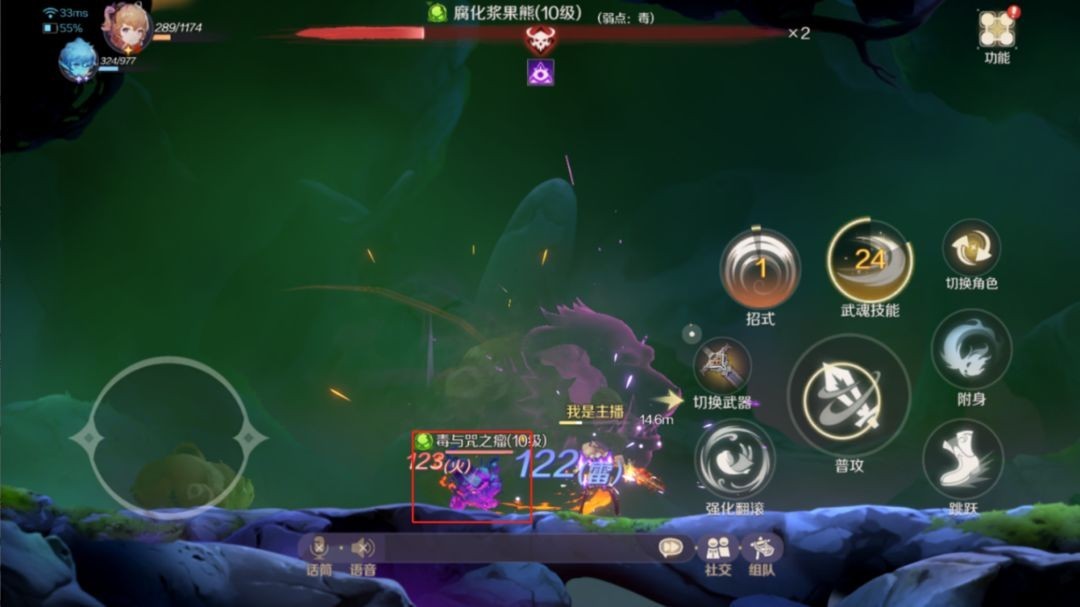Viewport: 1080px width, 607px height.
Task: Select the blue-haired character portrait
Action: pos(78,60)
